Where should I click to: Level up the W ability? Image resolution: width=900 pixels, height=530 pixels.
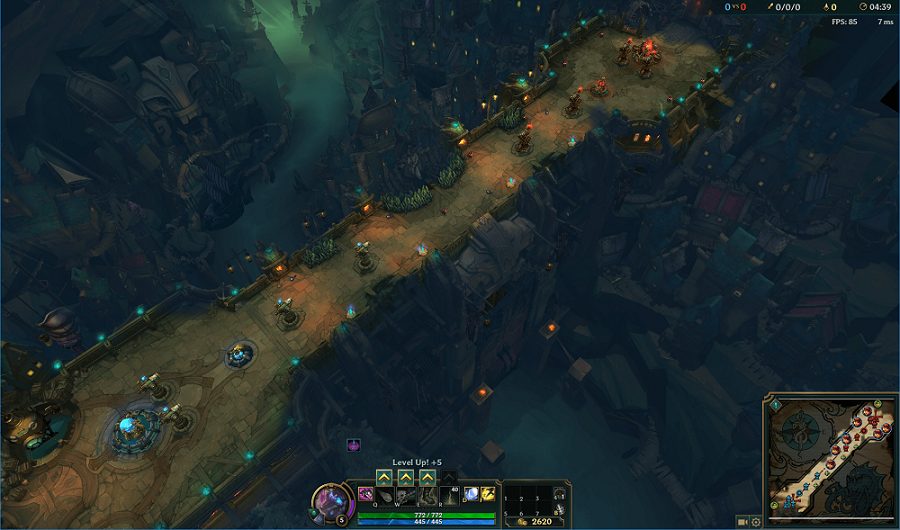[x=405, y=477]
